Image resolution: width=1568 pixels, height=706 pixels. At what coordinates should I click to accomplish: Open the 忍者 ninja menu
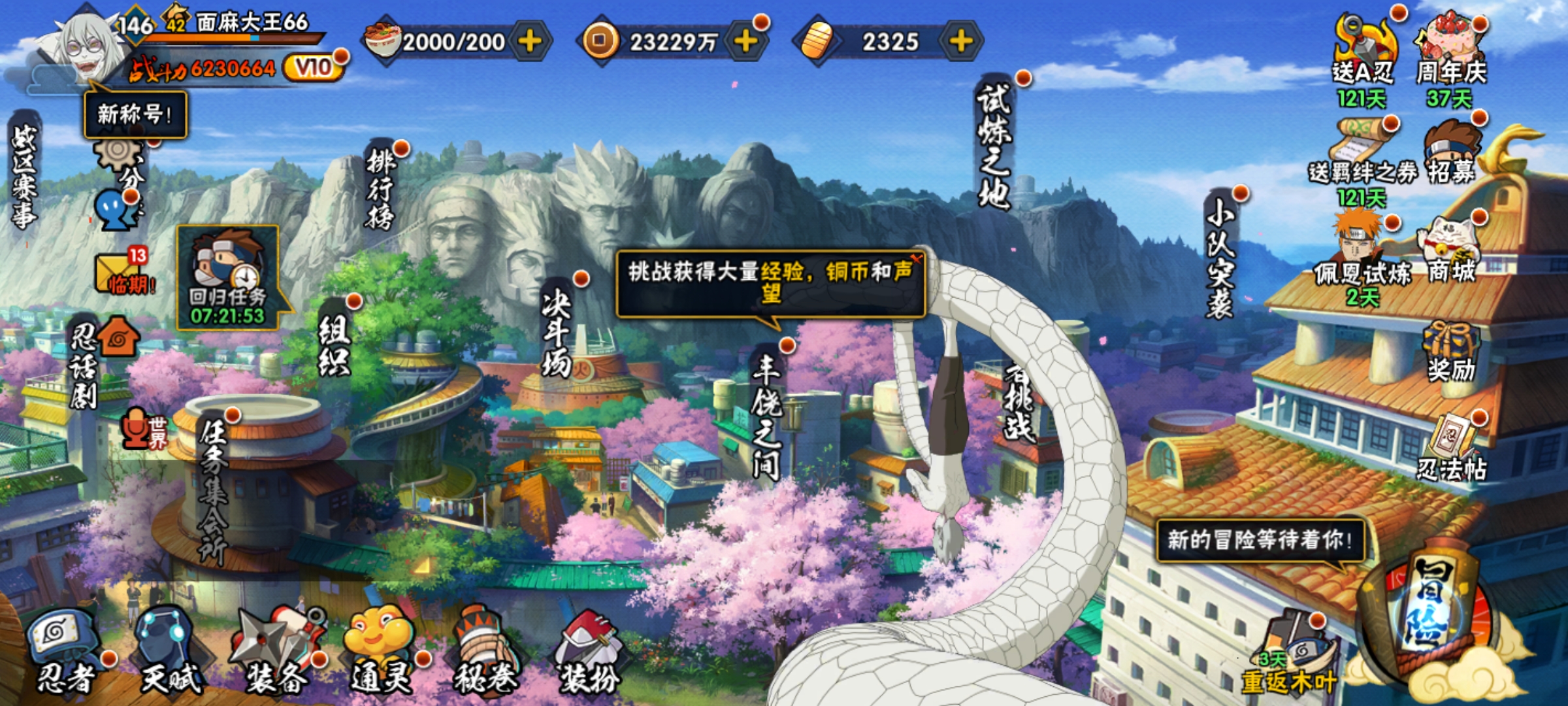click(65, 650)
